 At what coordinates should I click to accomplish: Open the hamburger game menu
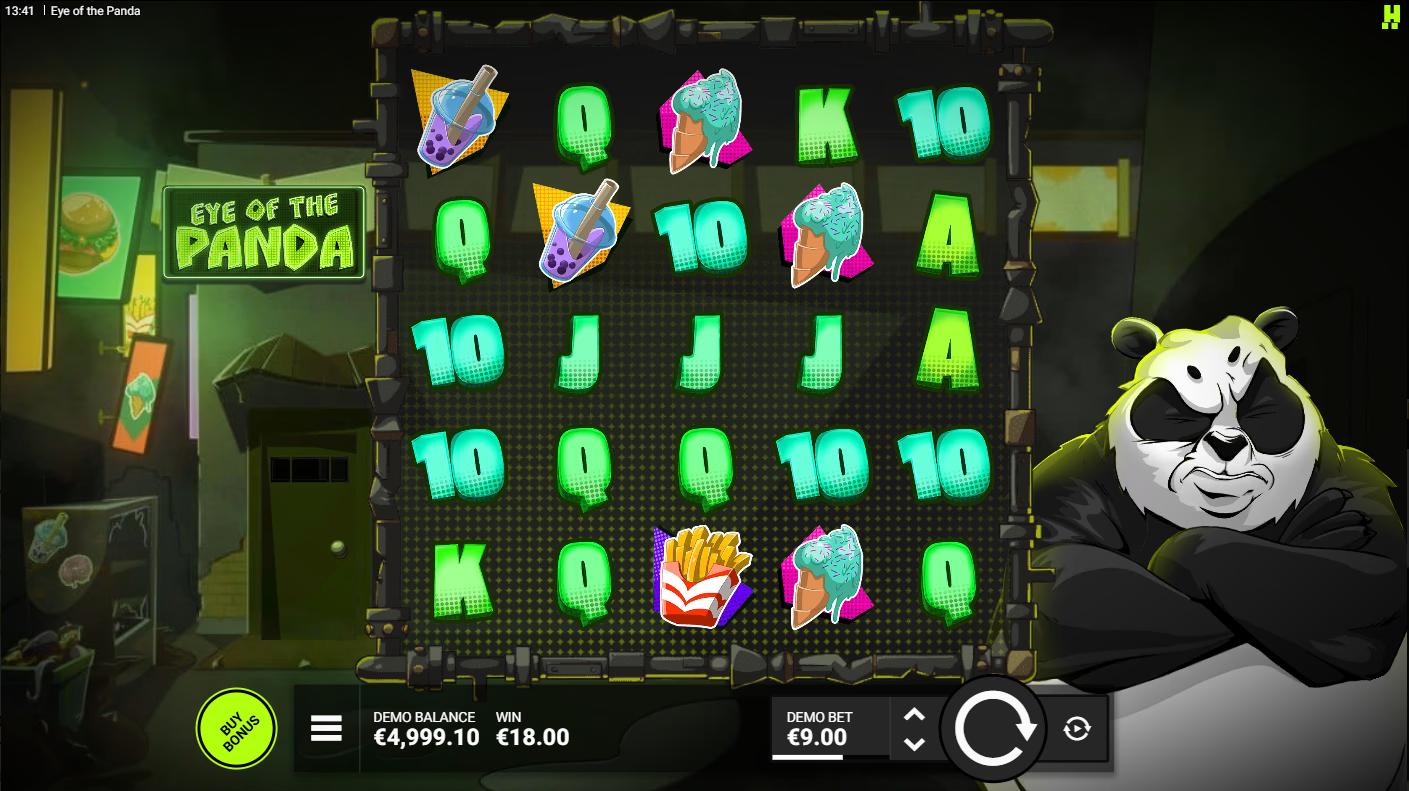[326, 729]
